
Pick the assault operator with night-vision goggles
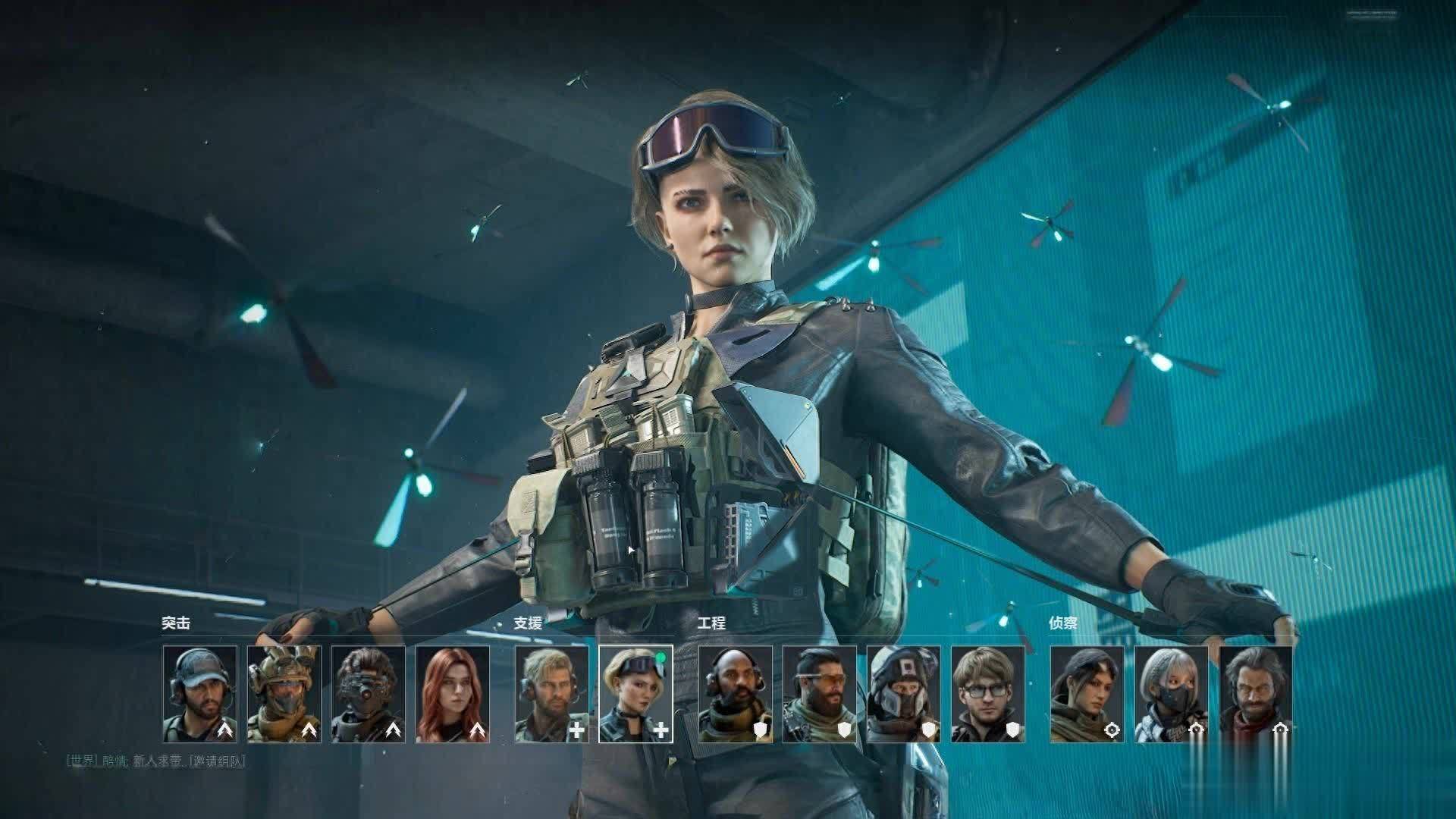point(369,694)
